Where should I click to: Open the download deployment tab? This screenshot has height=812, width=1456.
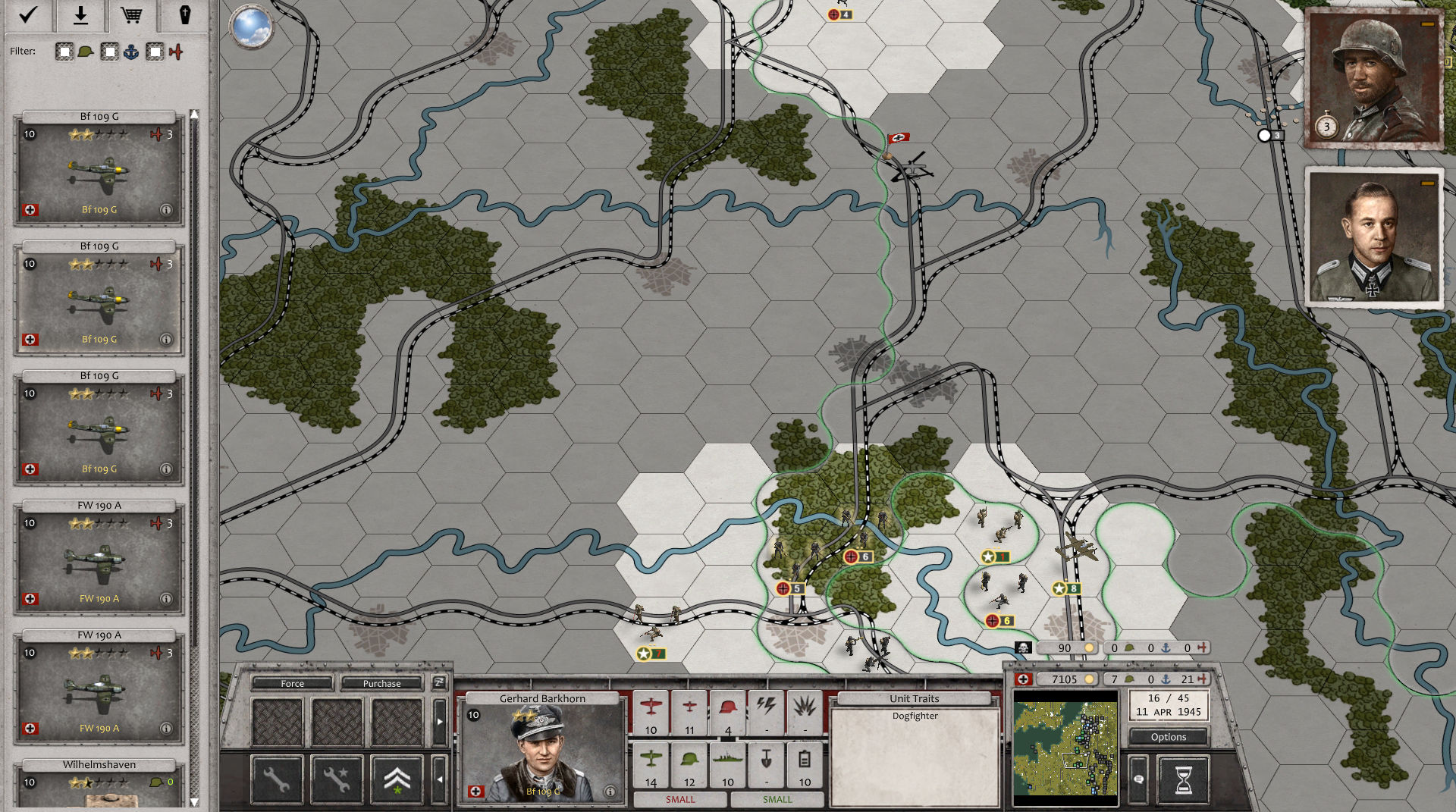point(80,14)
